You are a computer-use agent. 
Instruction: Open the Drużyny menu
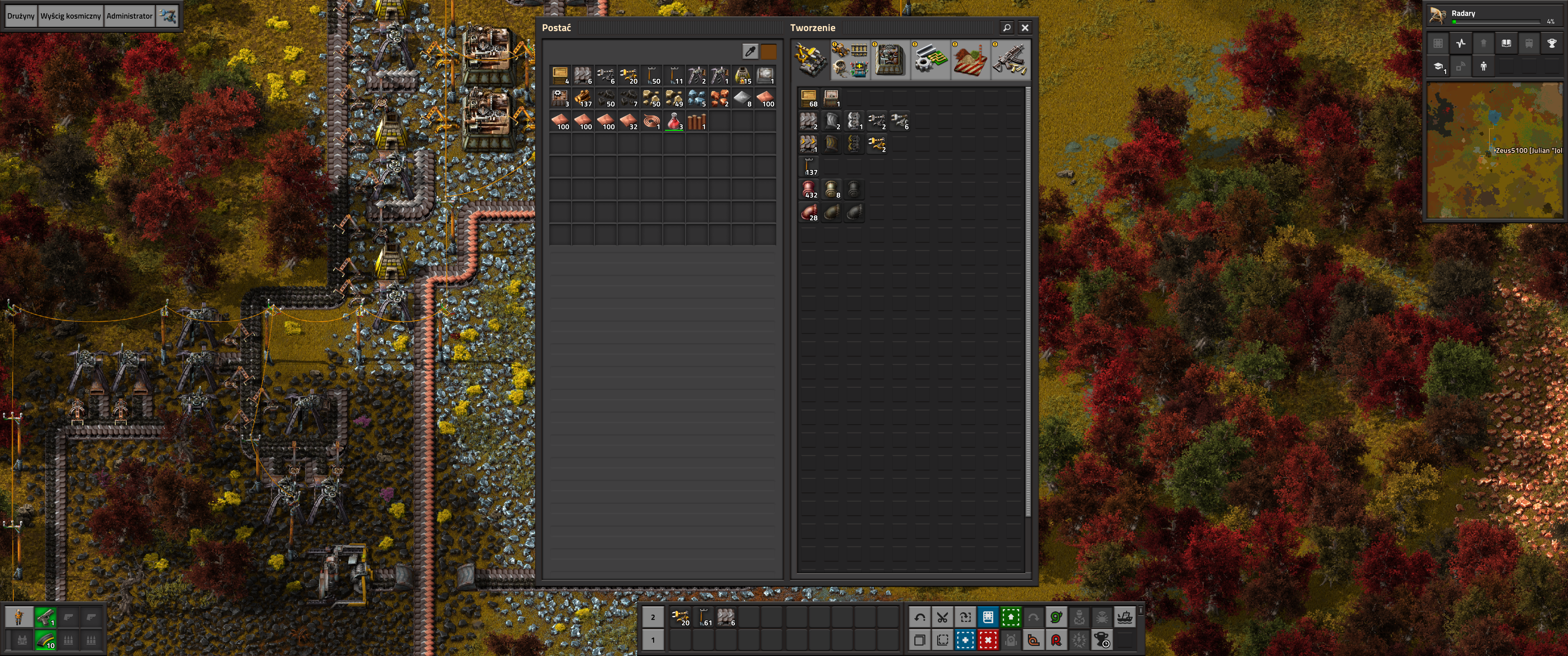pyautogui.click(x=21, y=16)
